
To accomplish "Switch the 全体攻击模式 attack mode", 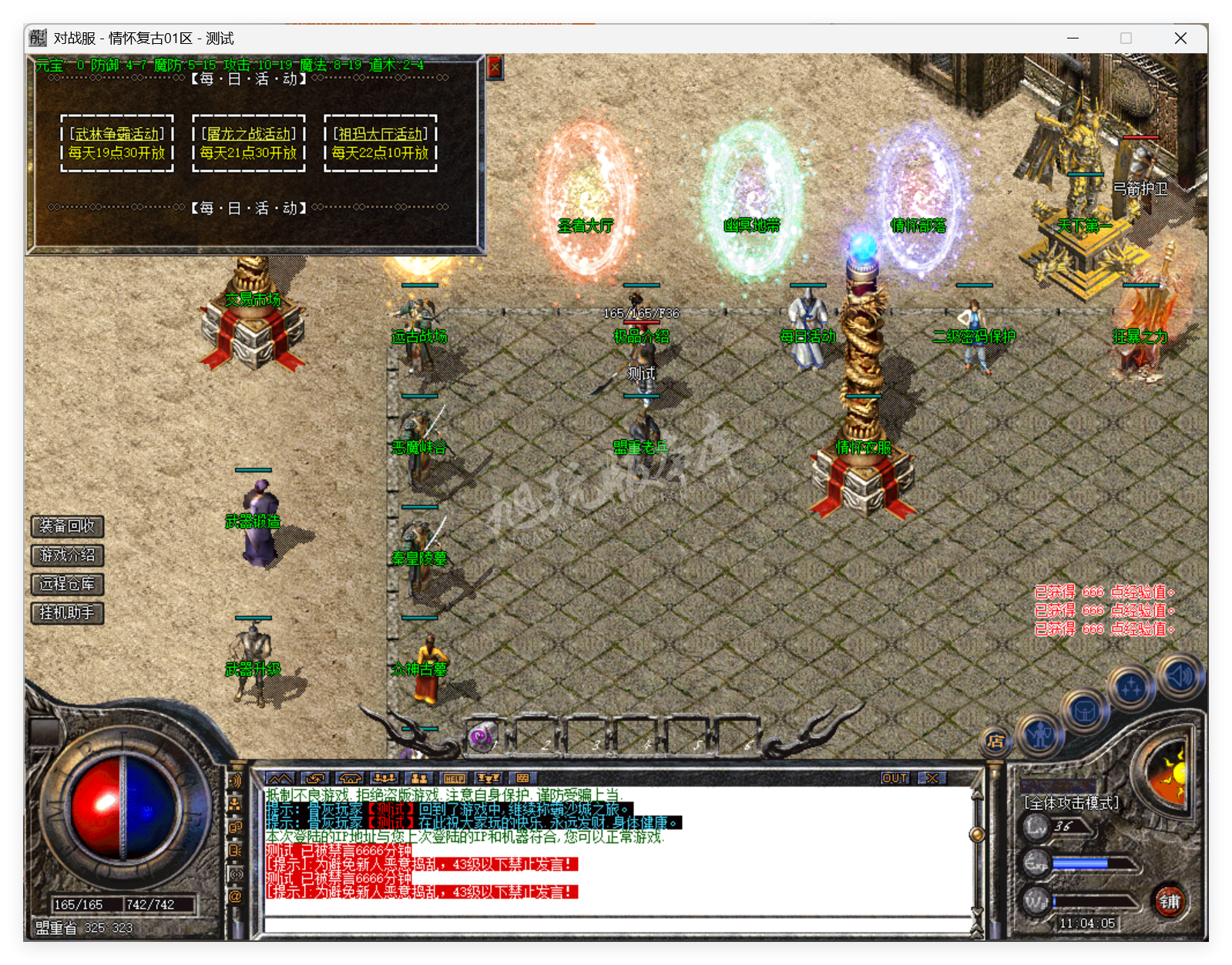I will (1071, 801).
